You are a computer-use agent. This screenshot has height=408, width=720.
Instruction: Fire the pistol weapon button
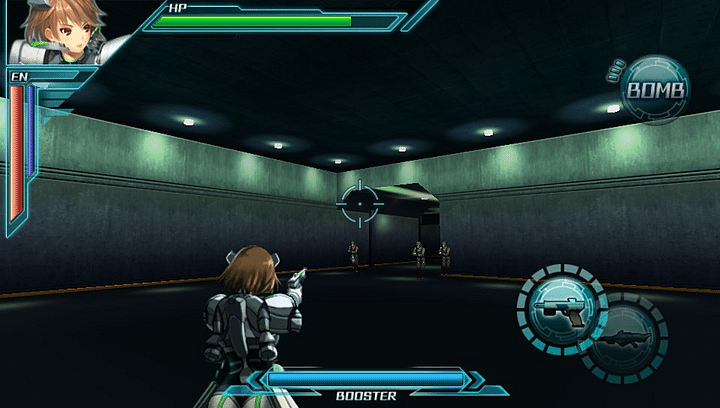pos(561,308)
